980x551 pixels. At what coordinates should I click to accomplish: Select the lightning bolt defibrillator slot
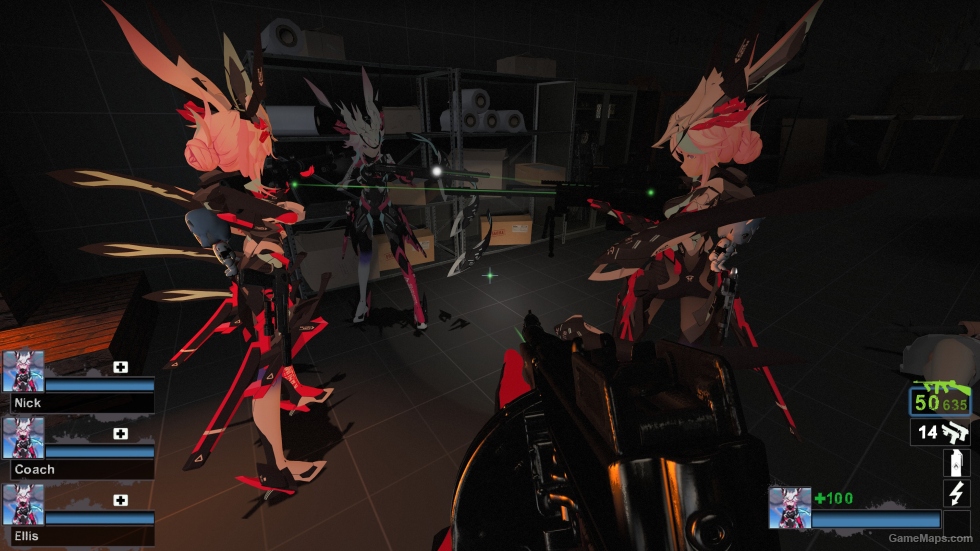pyautogui.click(x=956, y=493)
